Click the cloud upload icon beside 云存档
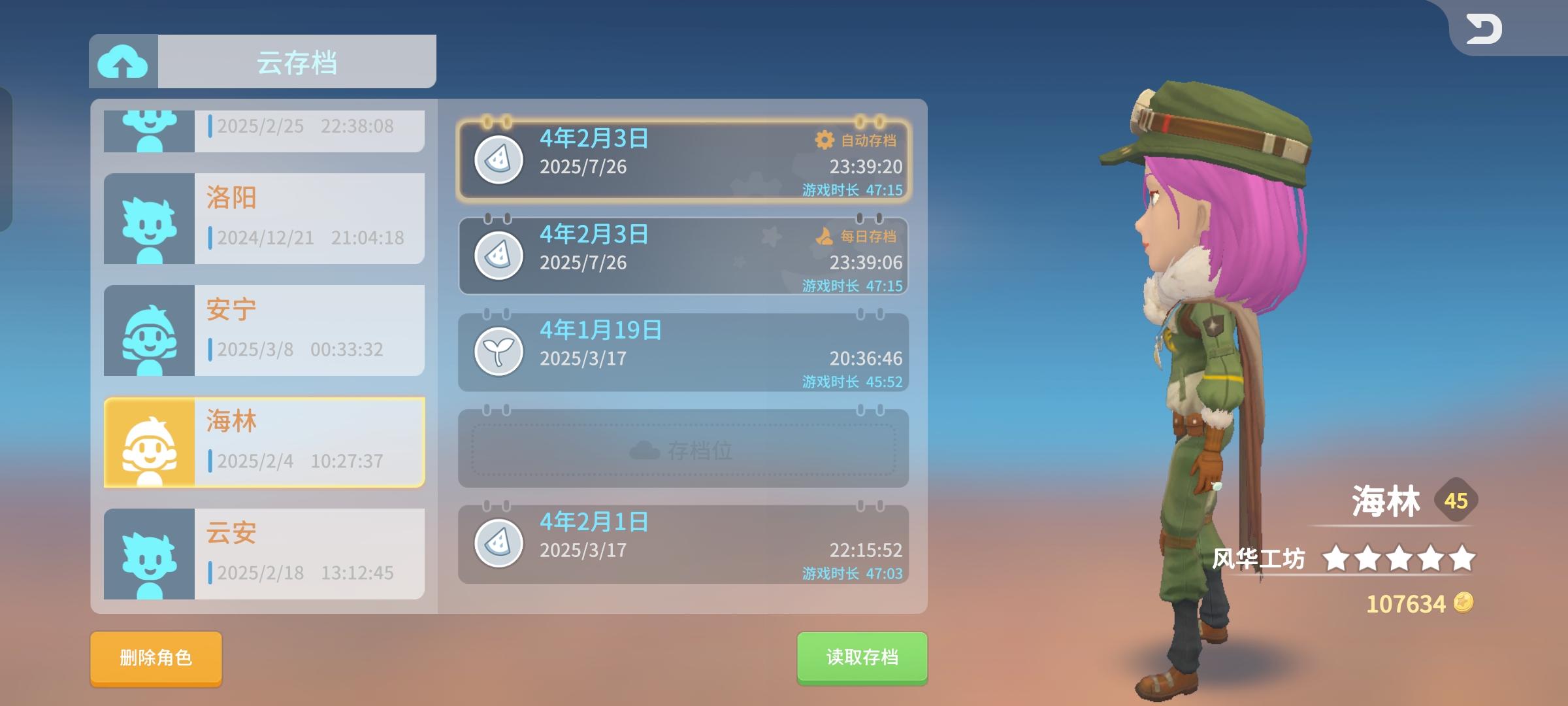 pos(123,60)
